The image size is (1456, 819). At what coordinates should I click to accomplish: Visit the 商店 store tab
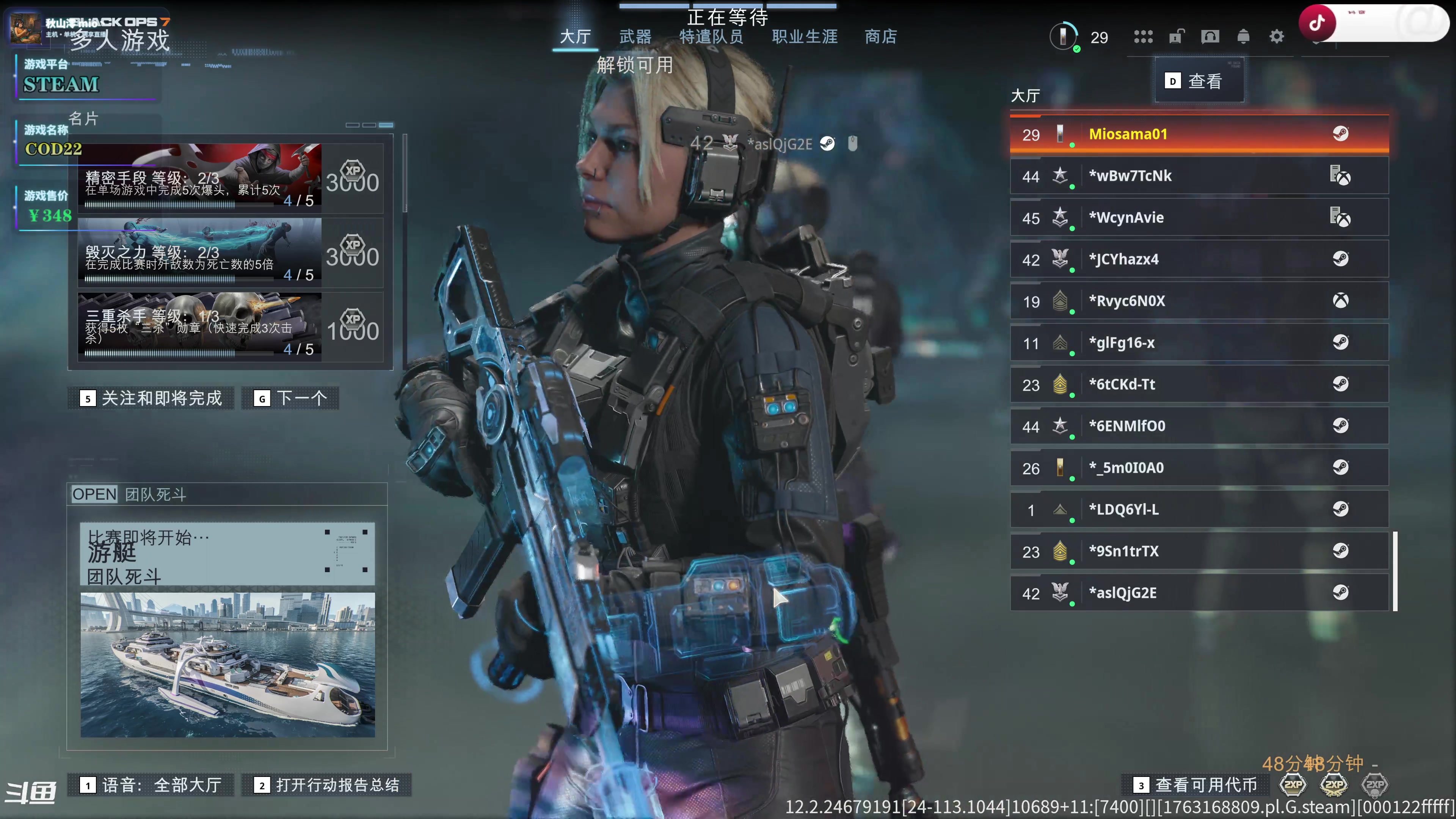pos(880,37)
